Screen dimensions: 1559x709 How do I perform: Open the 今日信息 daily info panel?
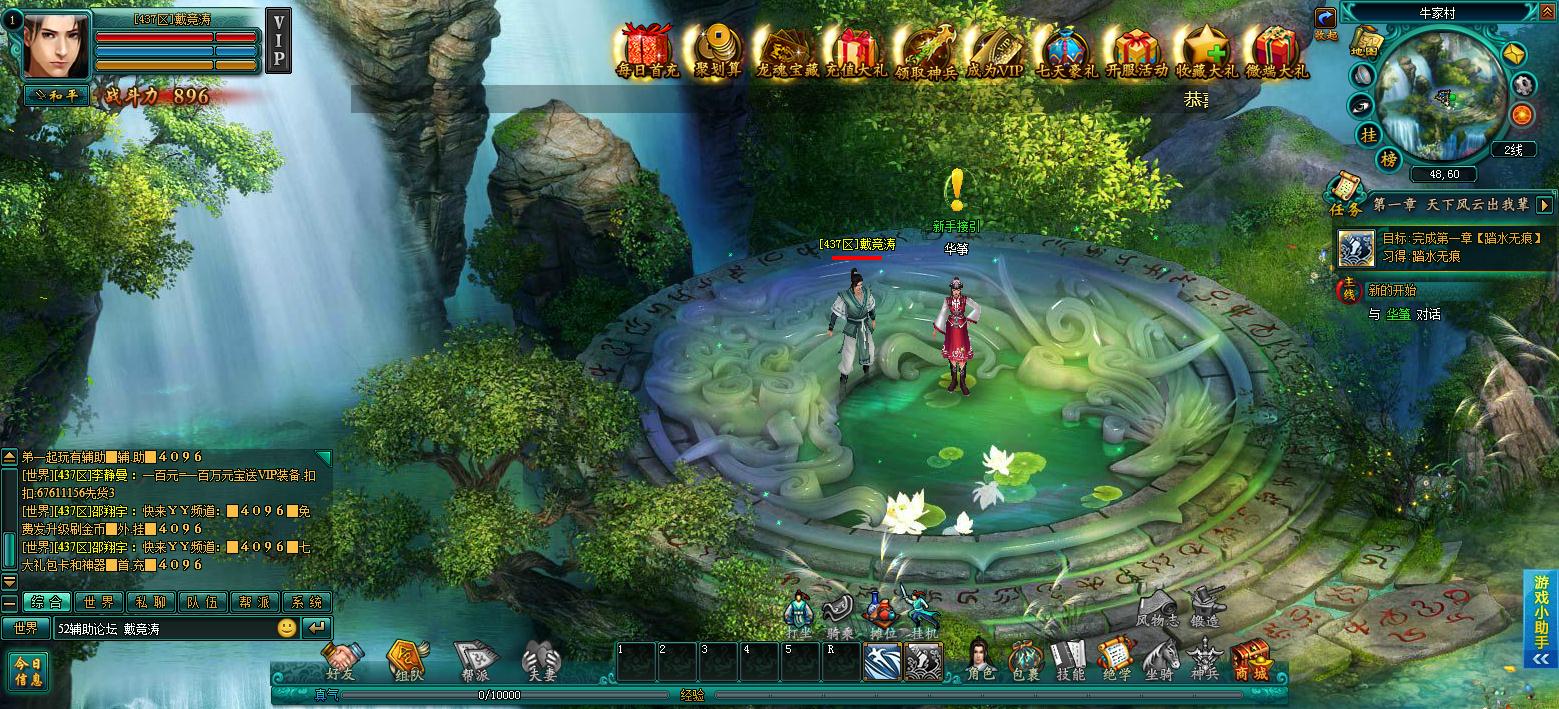click(27, 671)
